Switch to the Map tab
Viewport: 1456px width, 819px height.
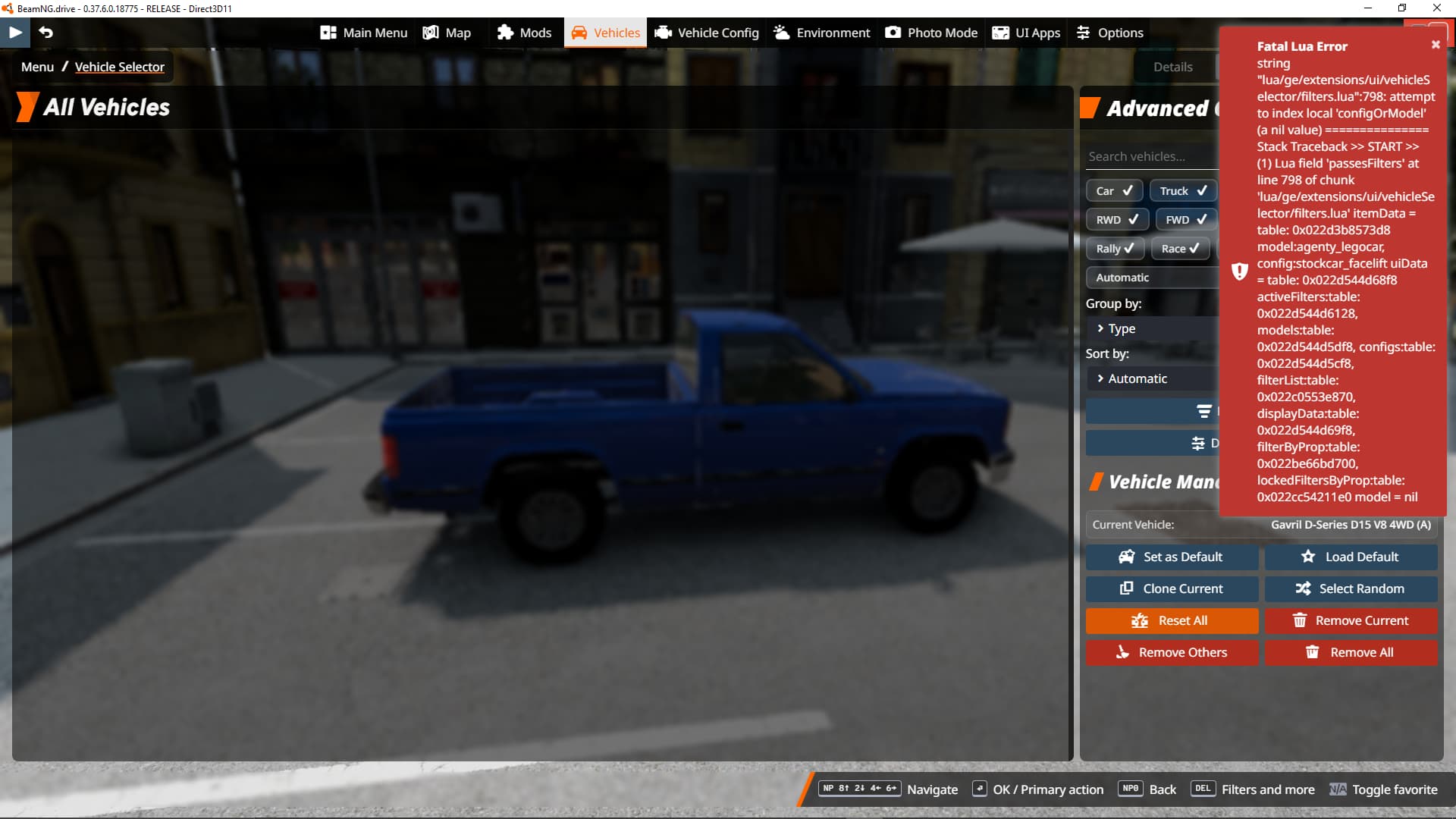point(447,33)
